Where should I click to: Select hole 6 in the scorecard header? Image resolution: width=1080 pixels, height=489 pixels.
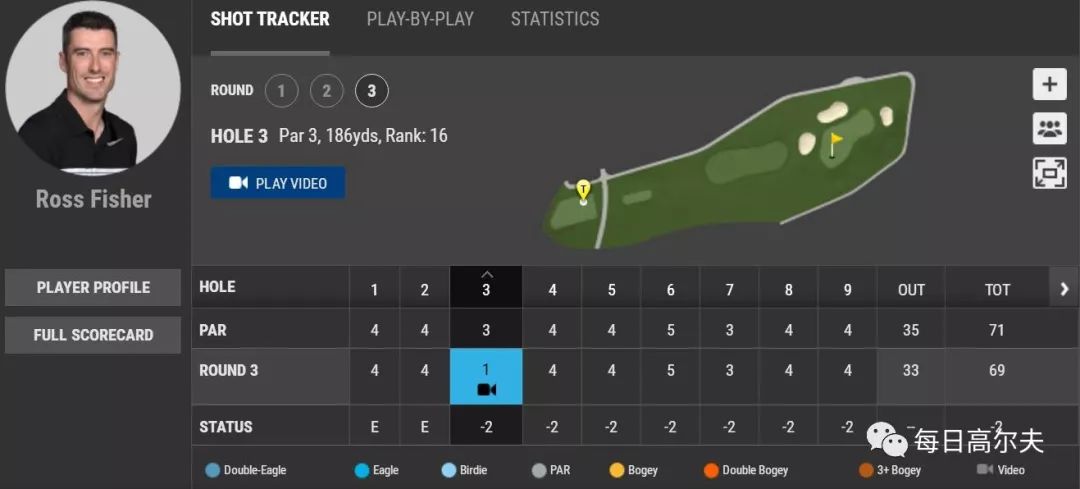pos(670,290)
